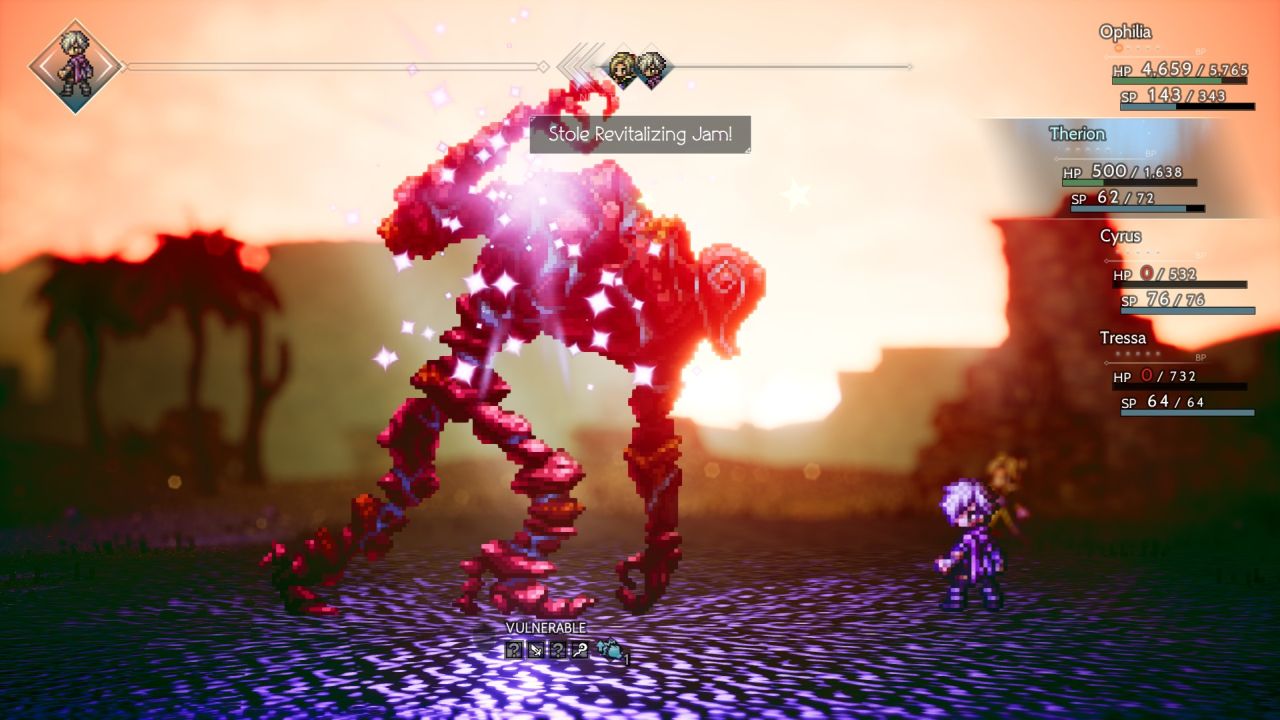The width and height of the screenshot is (1280, 720).
Task: Select the sword weakness icon
Action: (x=536, y=650)
